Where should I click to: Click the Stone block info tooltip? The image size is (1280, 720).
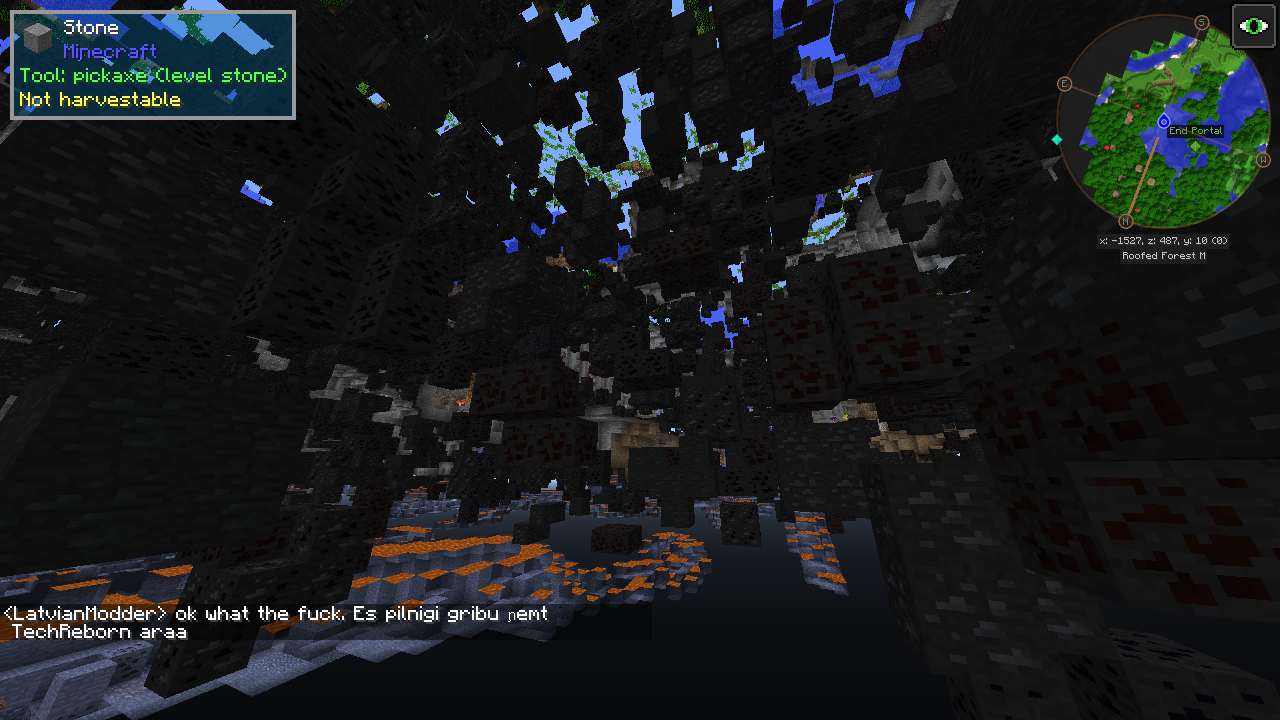(153, 65)
